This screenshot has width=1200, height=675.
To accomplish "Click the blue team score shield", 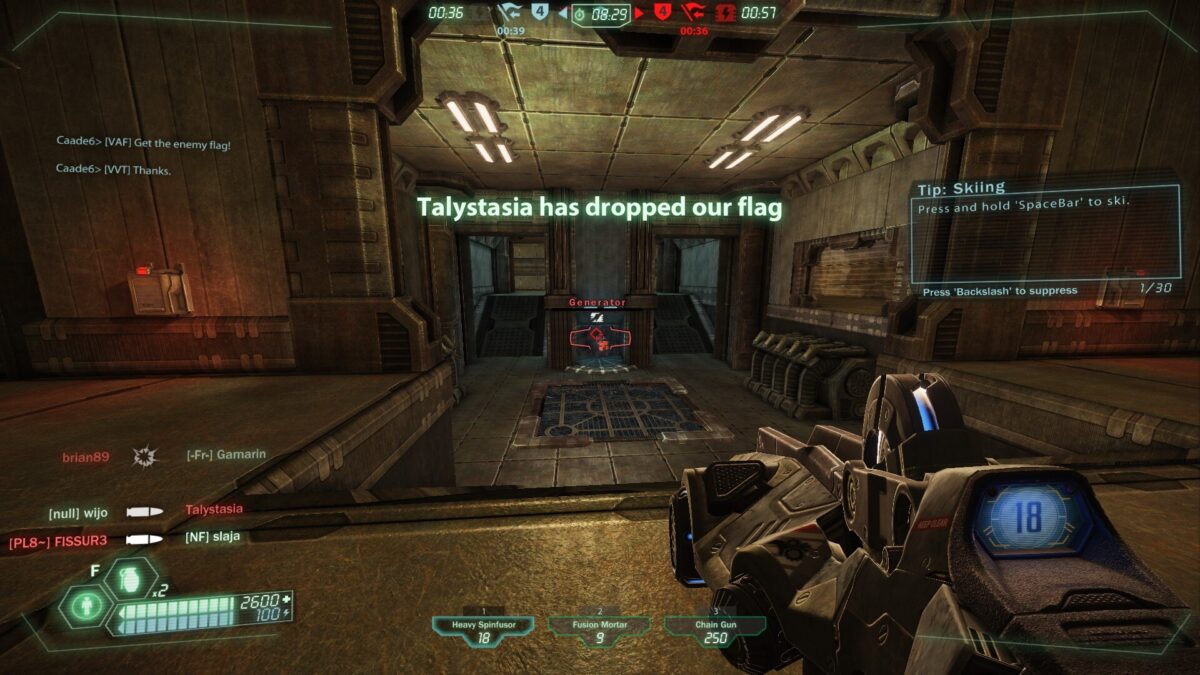I will pyautogui.click(x=540, y=13).
